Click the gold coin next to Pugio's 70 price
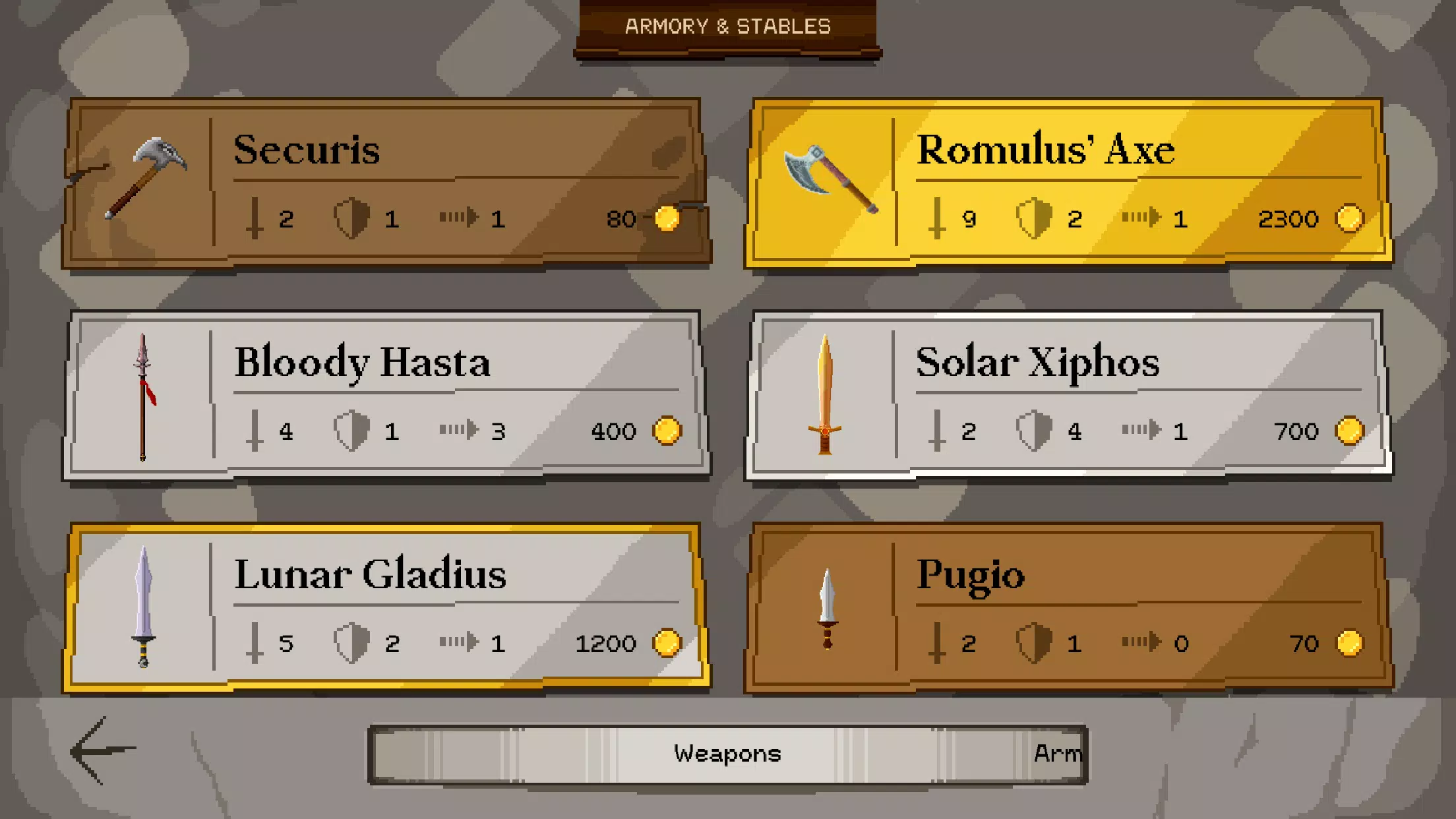1456x819 pixels. tap(1351, 643)
